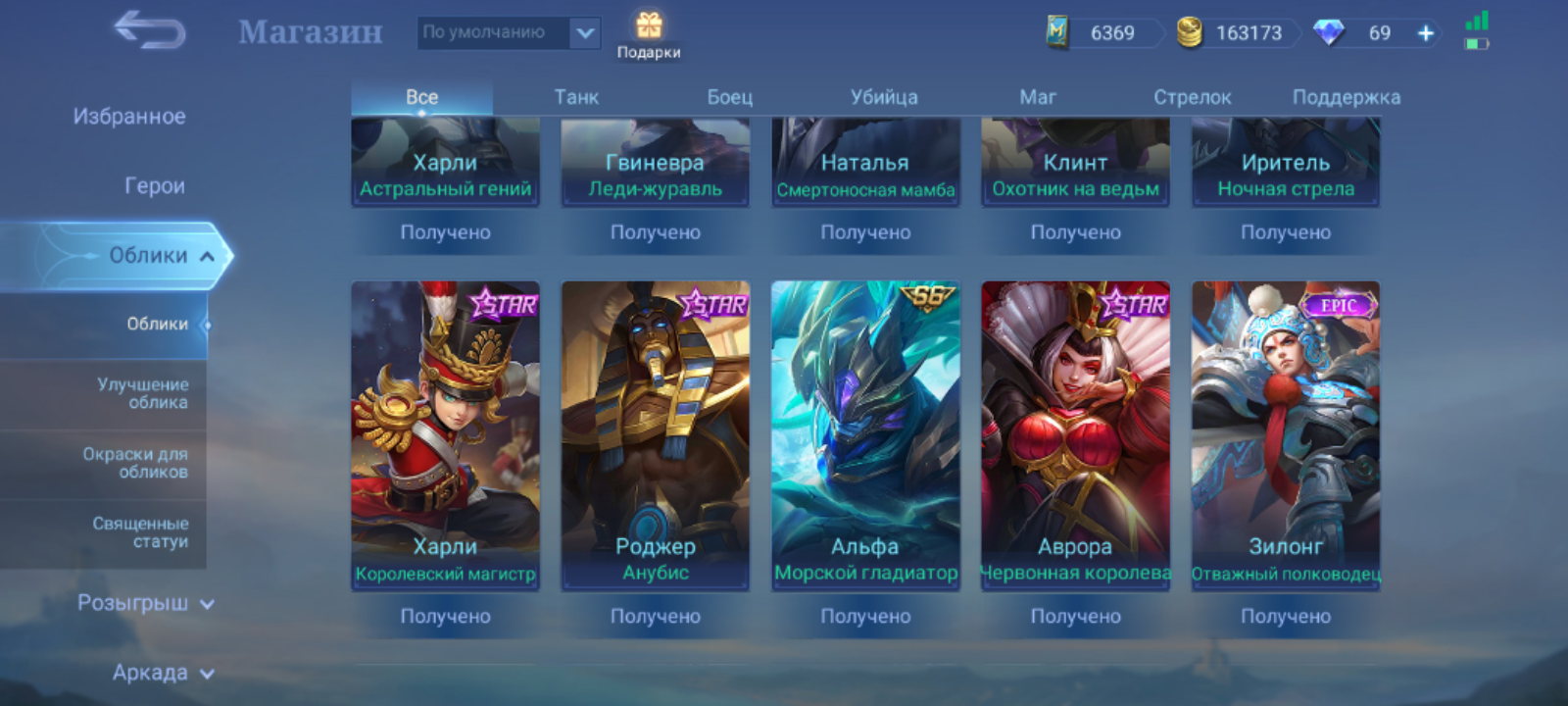Go back using the return arrow
The width and height of the screenshot is (1568, 706).
click(x=150, y=30)
